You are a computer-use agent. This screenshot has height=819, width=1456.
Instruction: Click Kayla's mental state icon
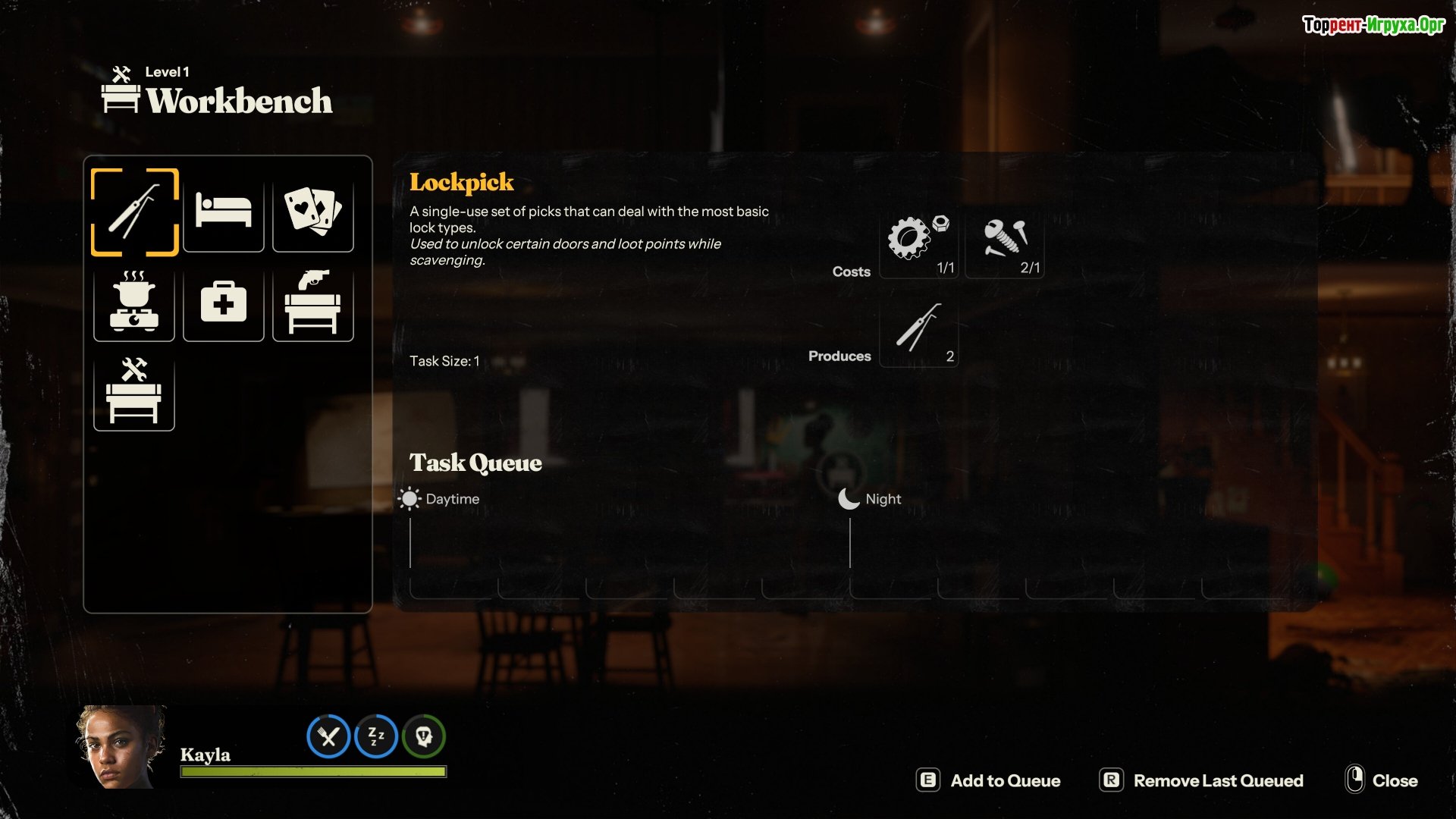coord(424,736)
